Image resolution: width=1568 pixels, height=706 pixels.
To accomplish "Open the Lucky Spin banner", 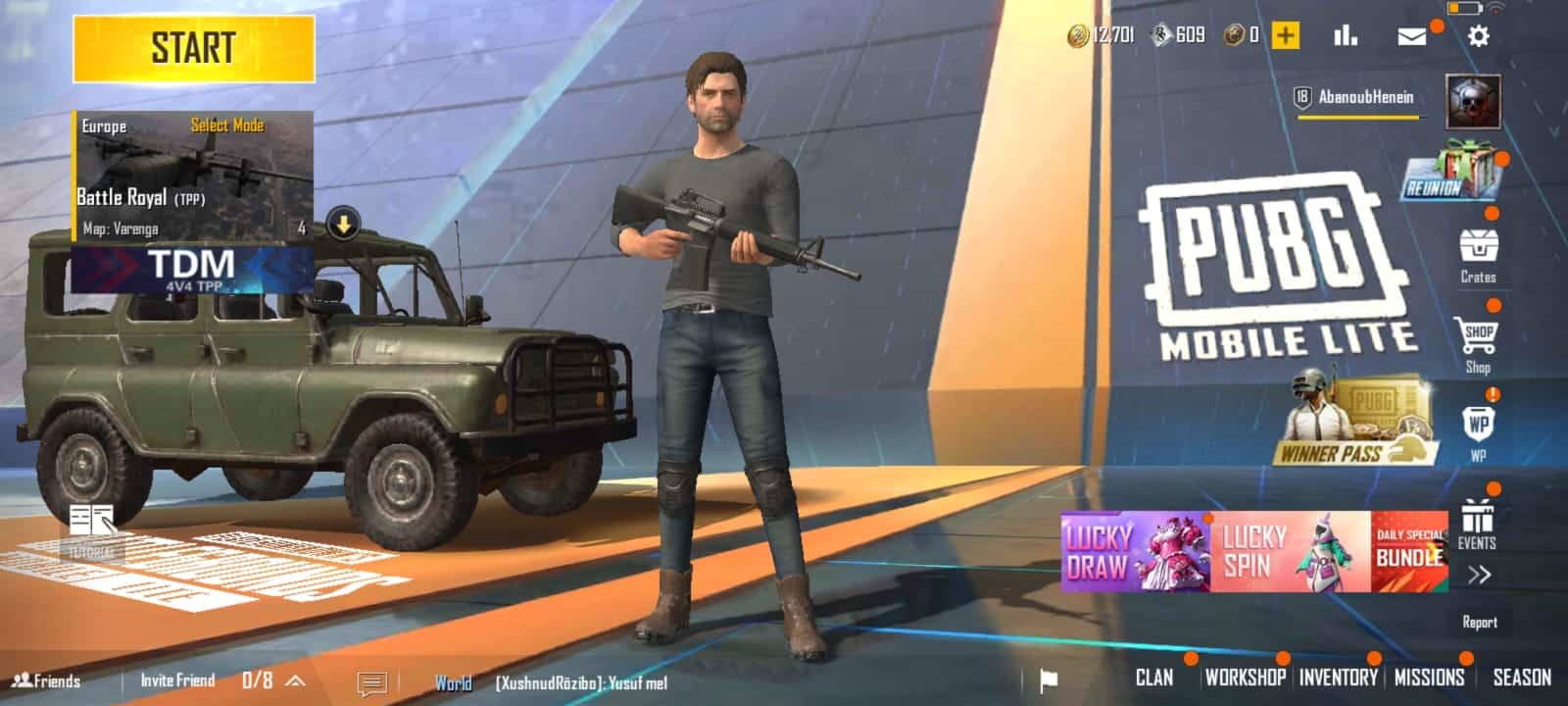I will click(x=1291, y=551).
